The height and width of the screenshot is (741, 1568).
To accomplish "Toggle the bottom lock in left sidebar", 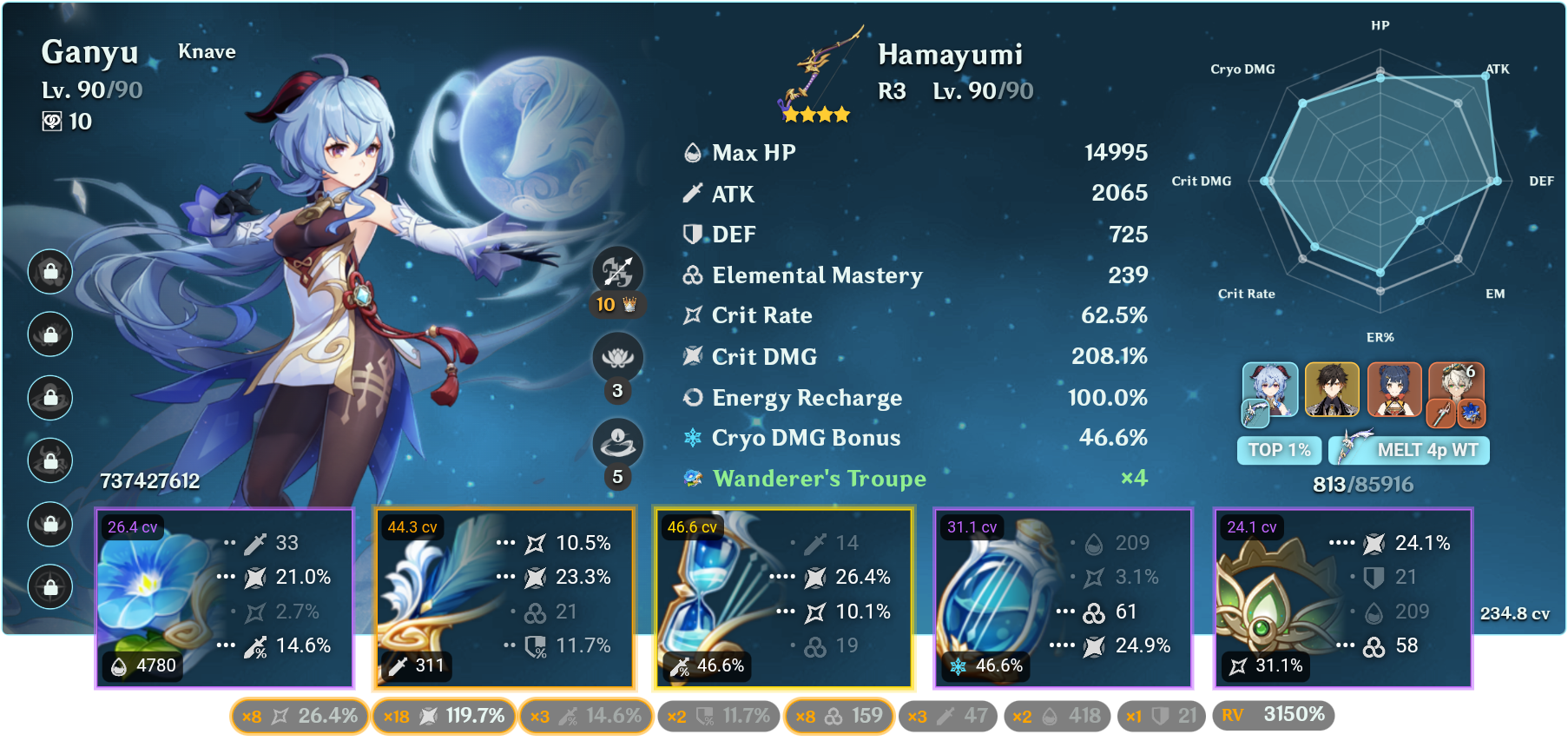I will point(49,588).
